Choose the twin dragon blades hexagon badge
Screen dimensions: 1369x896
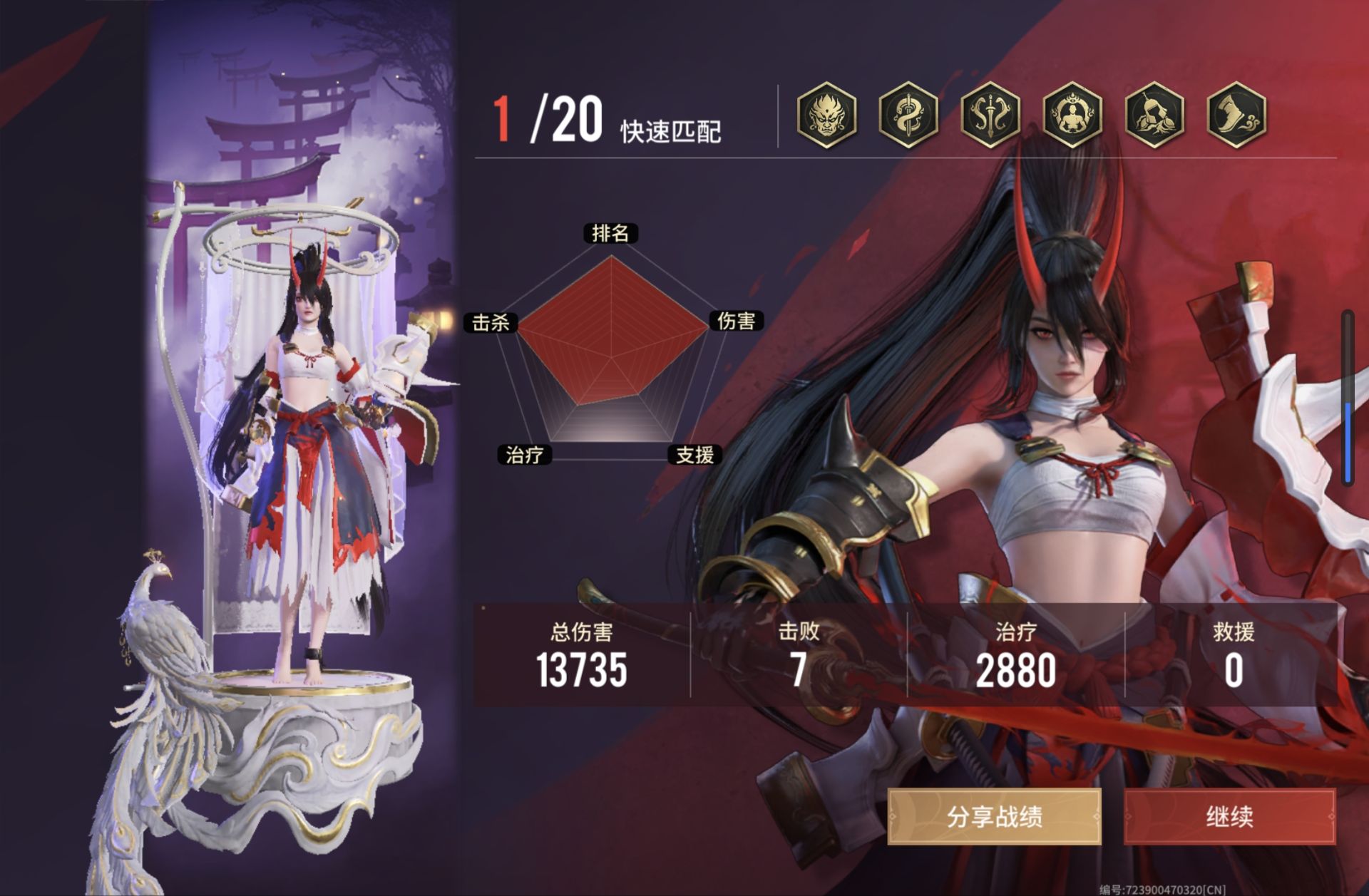click(990, 114)
